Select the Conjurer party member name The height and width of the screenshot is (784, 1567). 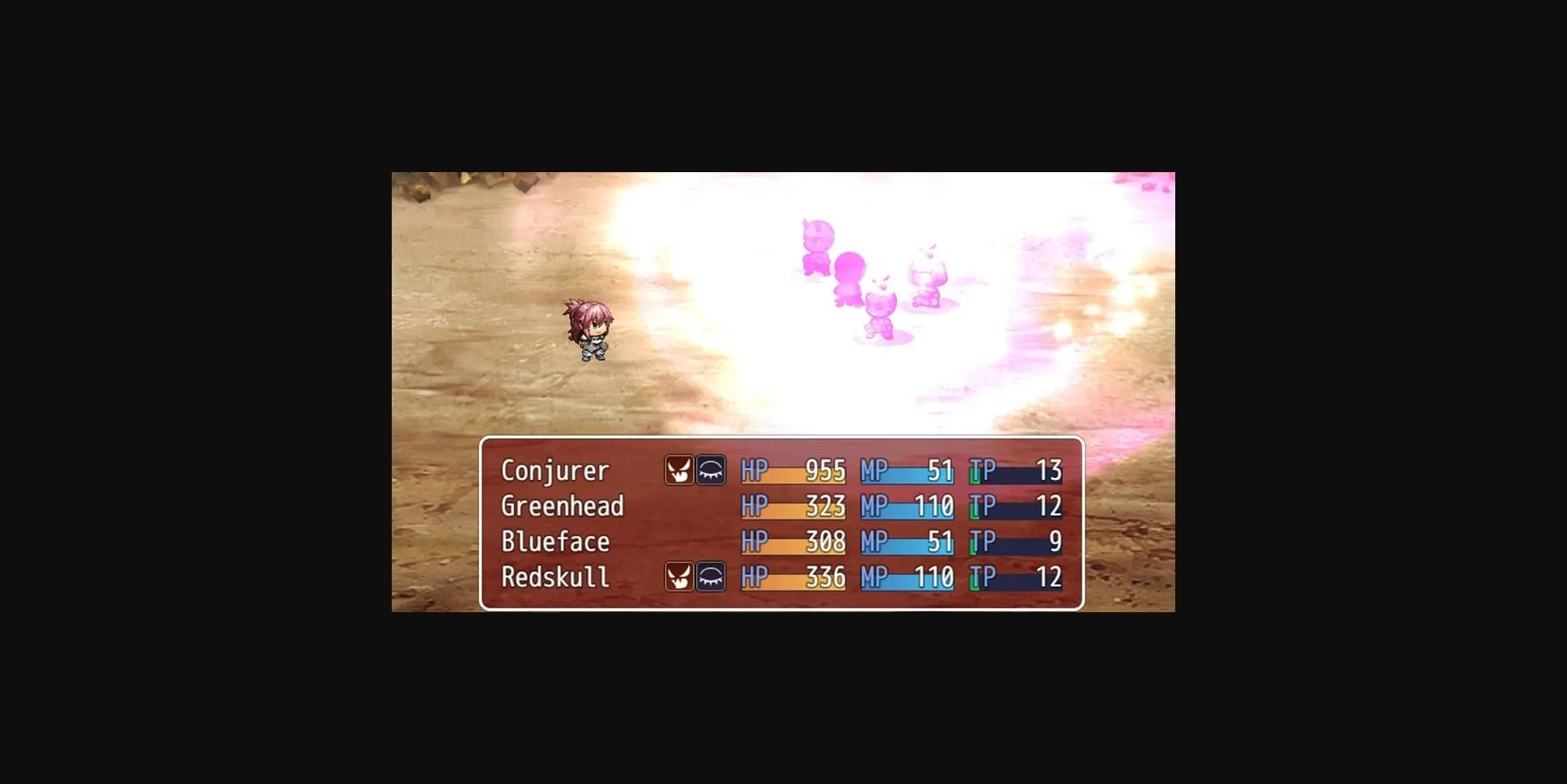pyautogui.click(x=553, y=471)
